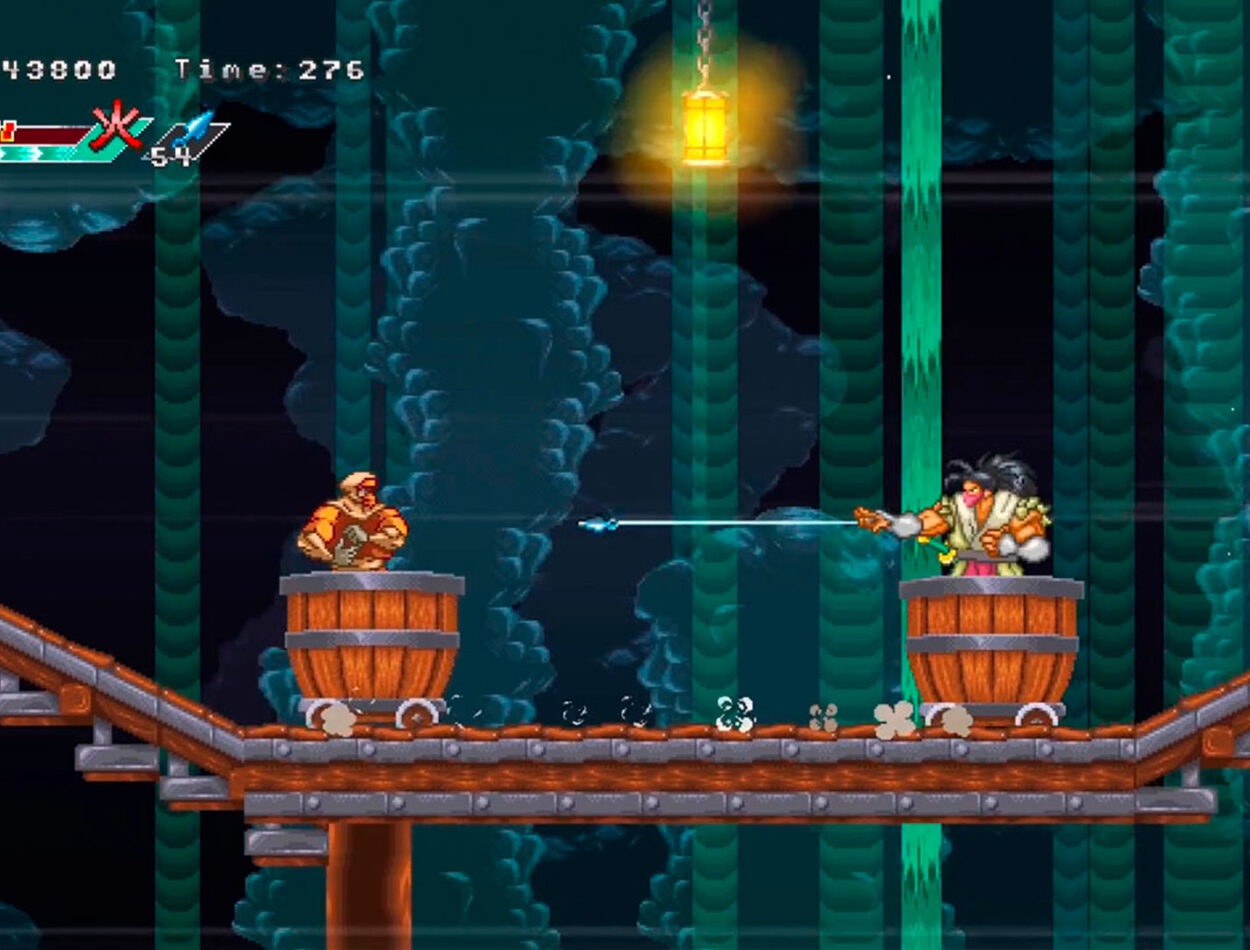Click the blue kunai sub-weapon slot
1250x950 pixels.
194,131
